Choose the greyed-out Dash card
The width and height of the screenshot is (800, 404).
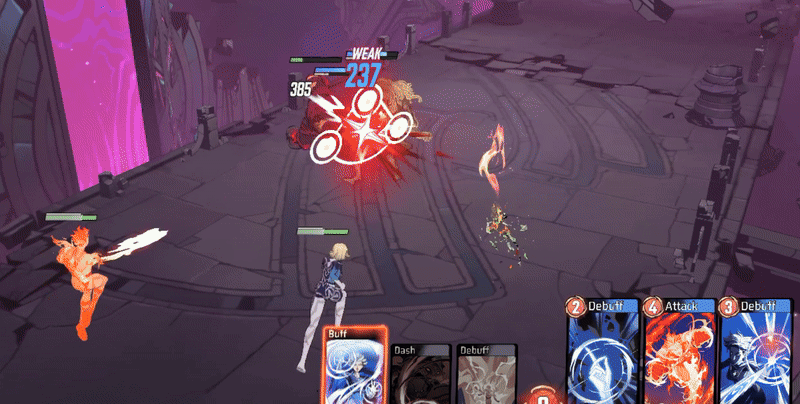[419, 374]
